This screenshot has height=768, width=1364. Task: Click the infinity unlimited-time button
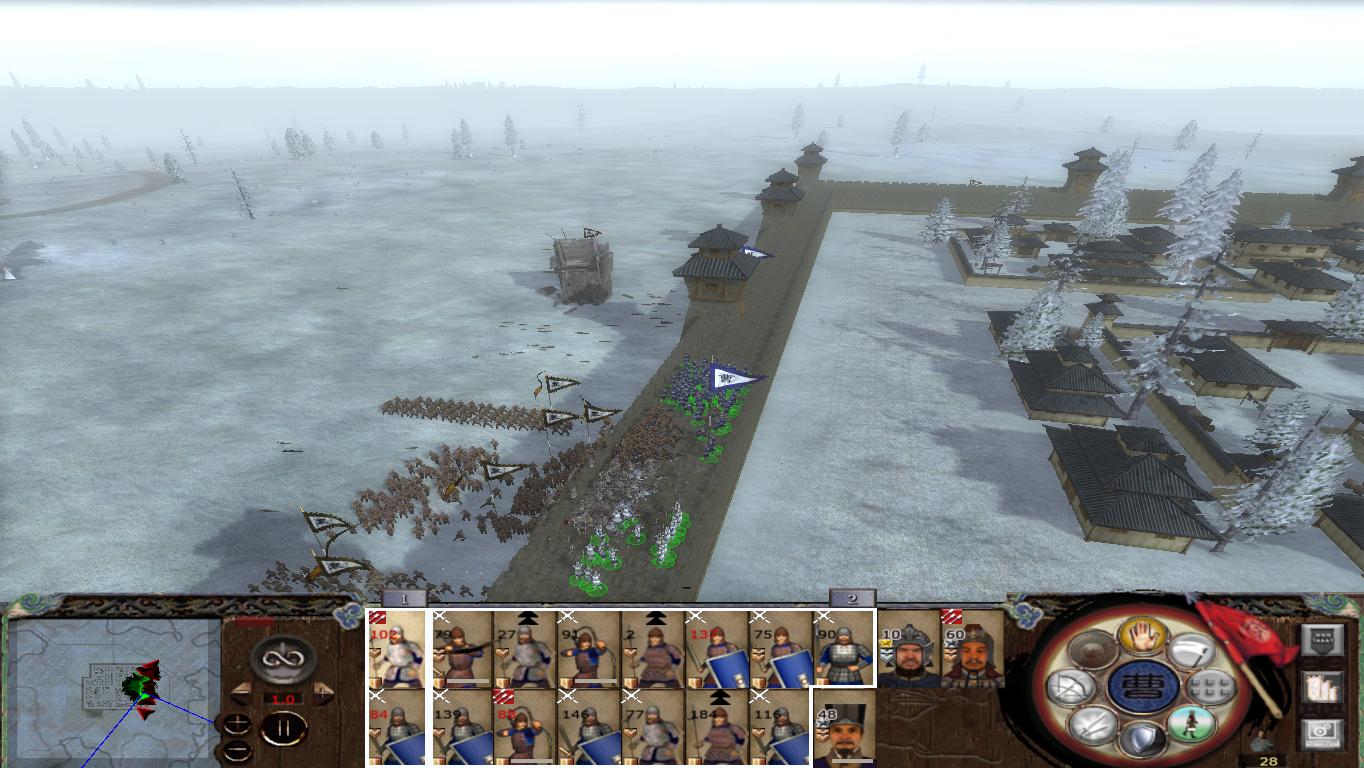click(x=282, y=659)
